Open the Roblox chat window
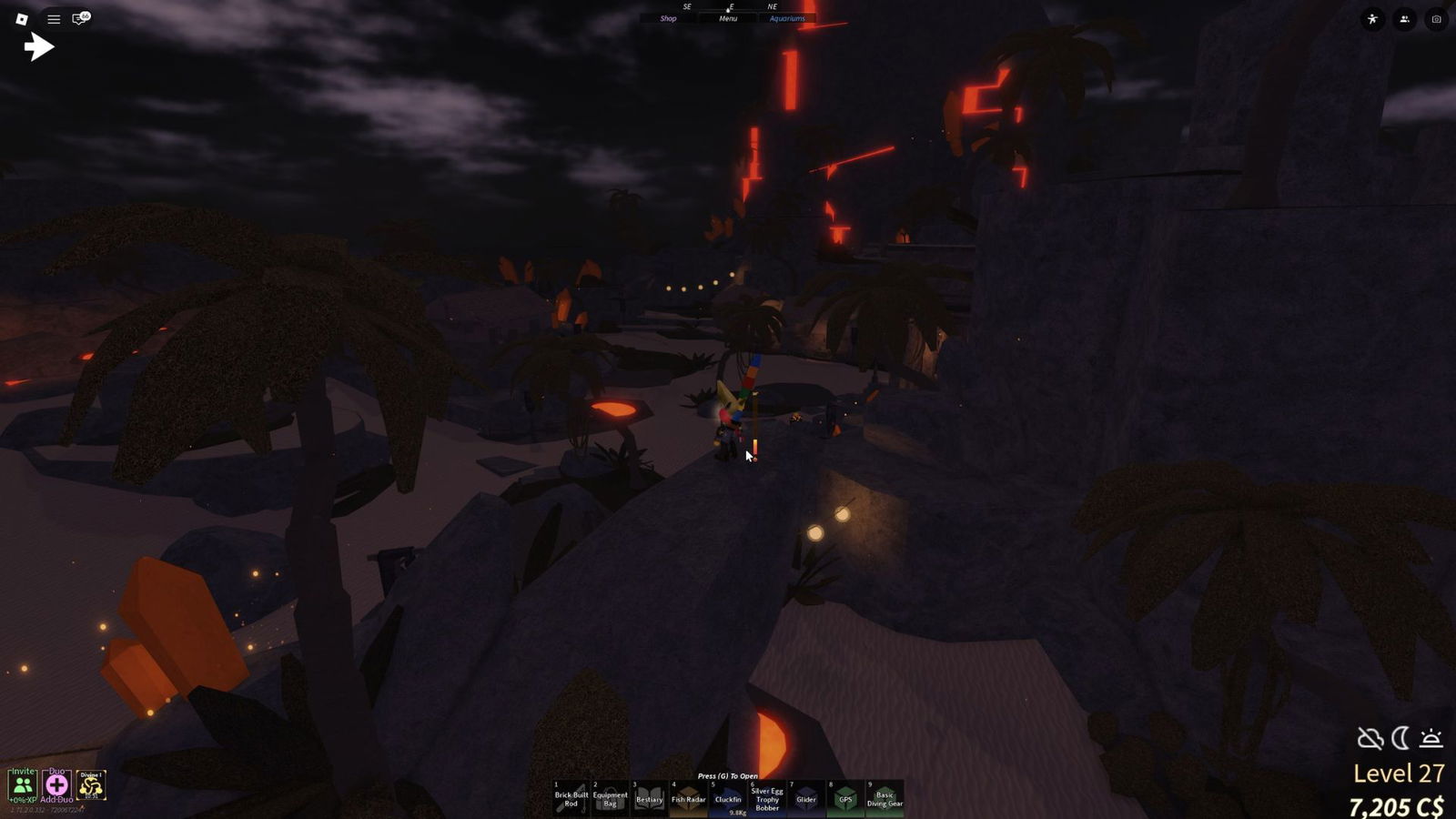 coord(80,18)
